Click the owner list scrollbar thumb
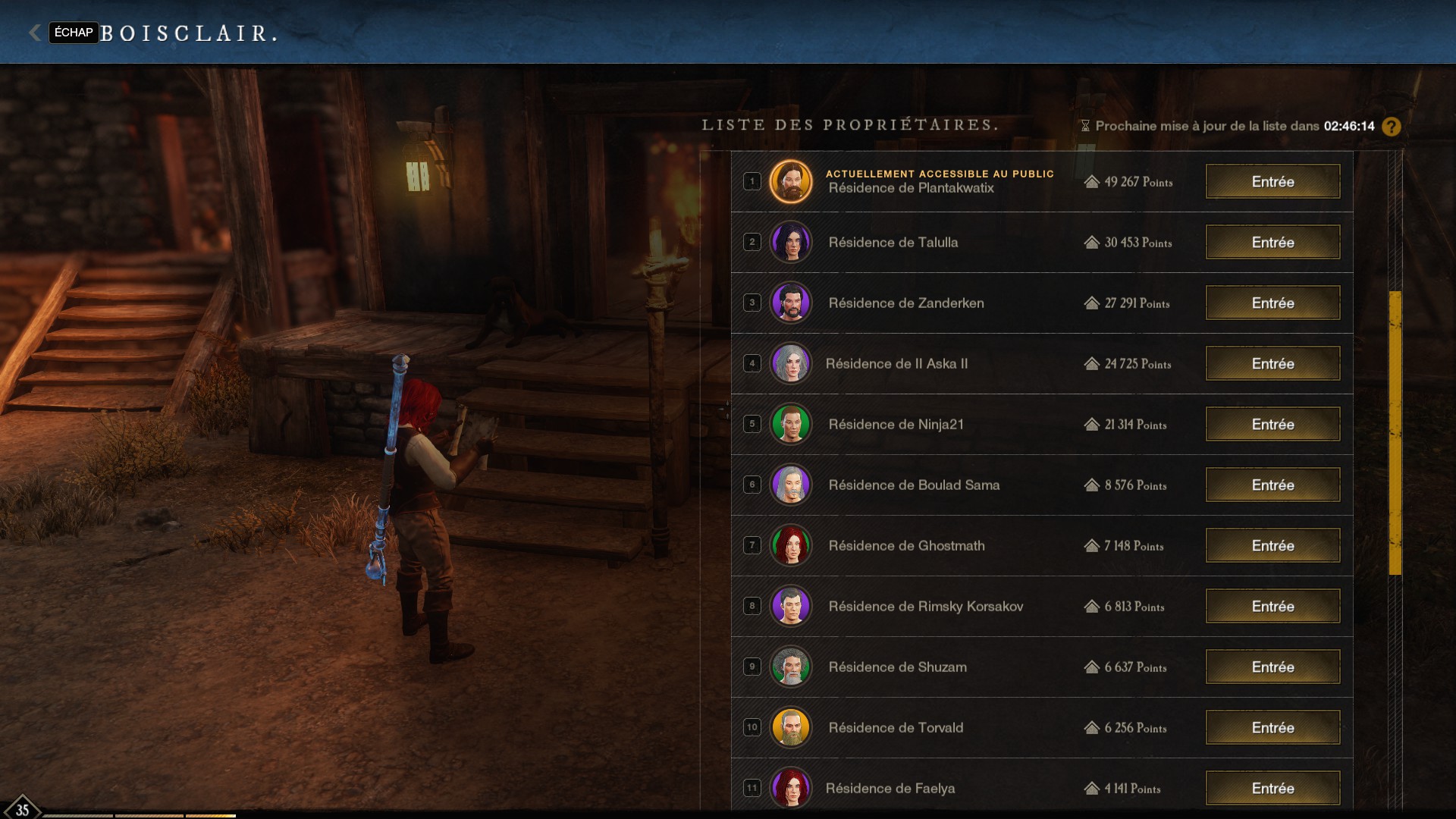The height and width of the screenshot is (819, 1456). pos(1395,432)
